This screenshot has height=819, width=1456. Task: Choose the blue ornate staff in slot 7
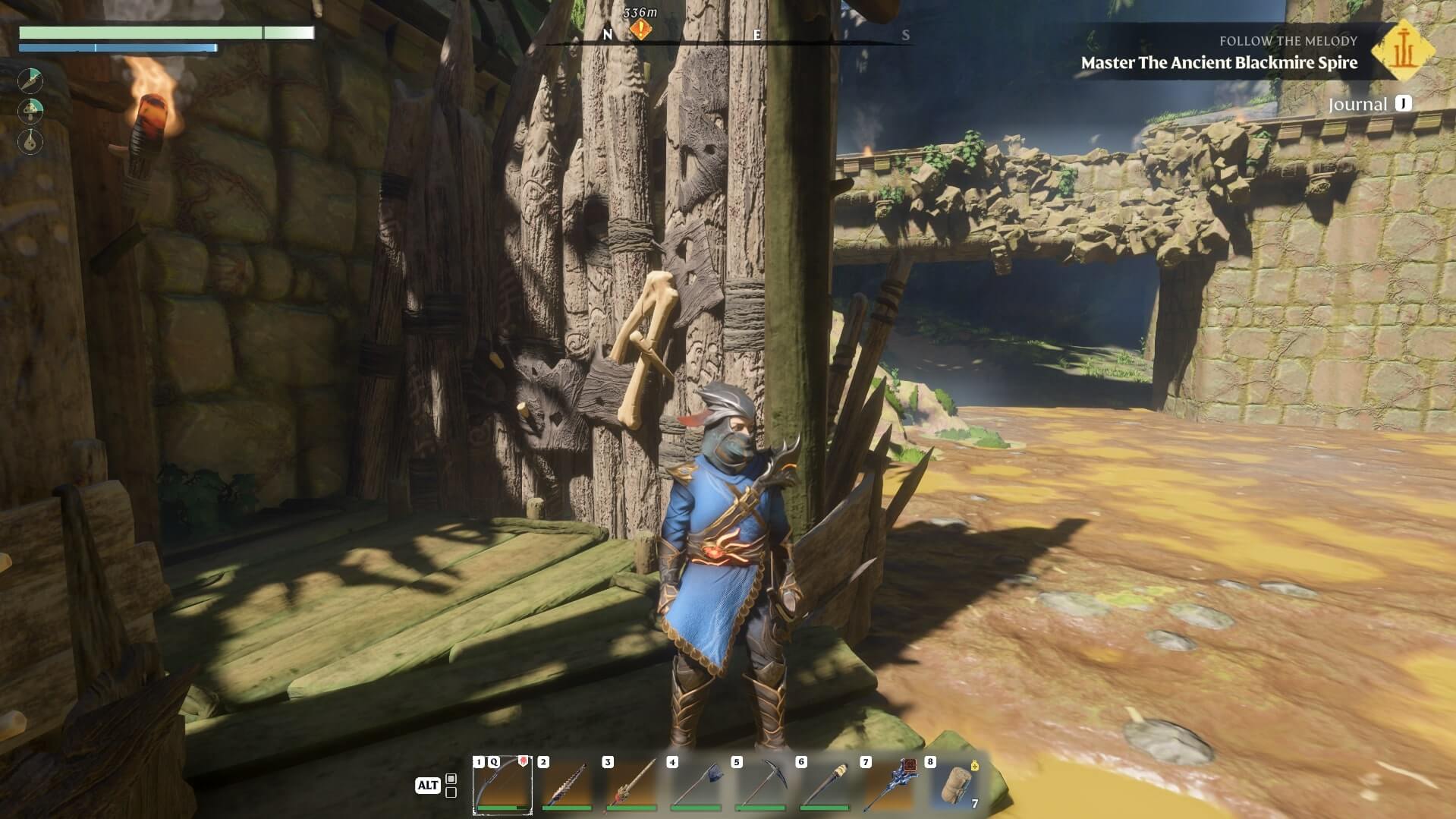(x=888, y=786)
